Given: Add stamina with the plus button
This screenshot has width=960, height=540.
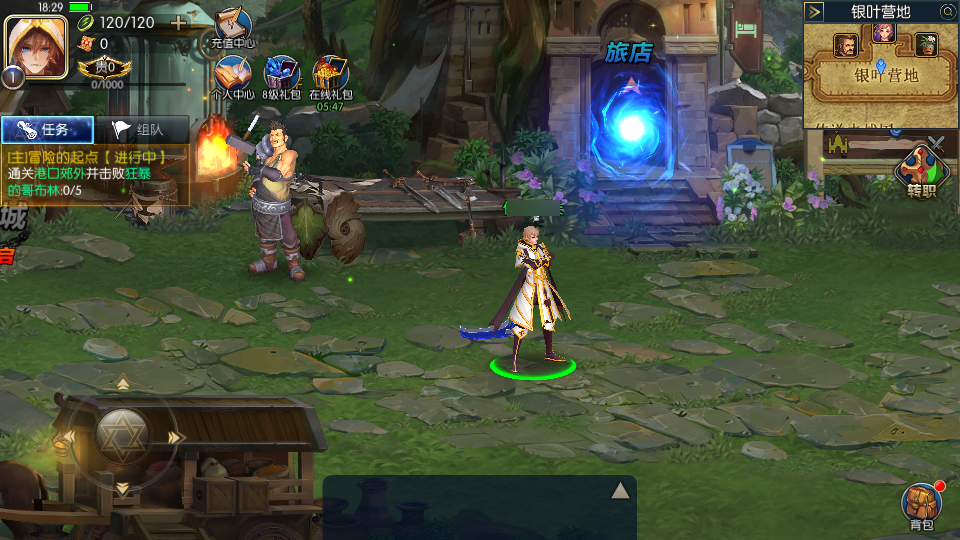Looking at the screenshot, I should click(179, 22).
